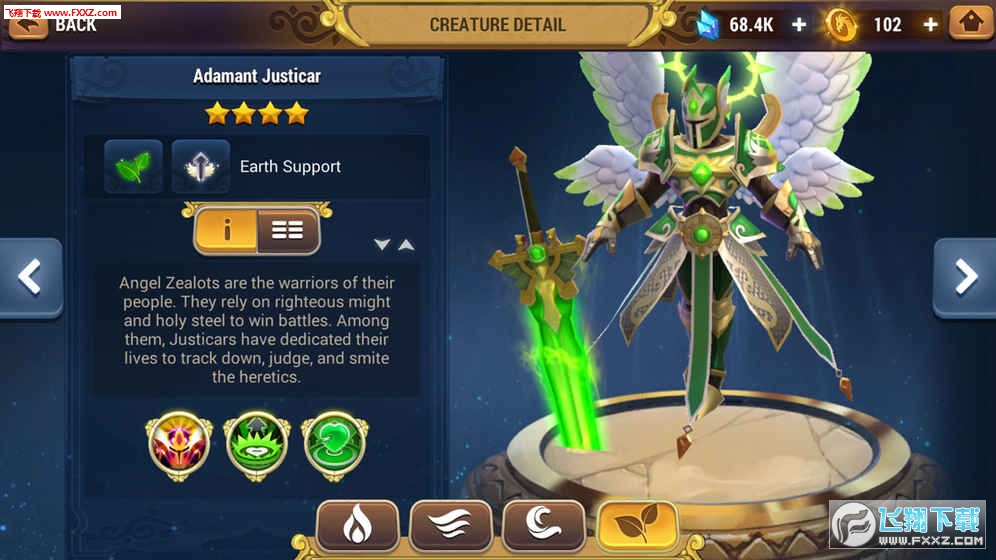The width and height of the screenshot is (996, 560).
Task: View the green heart skill
Action: (335, 442)
